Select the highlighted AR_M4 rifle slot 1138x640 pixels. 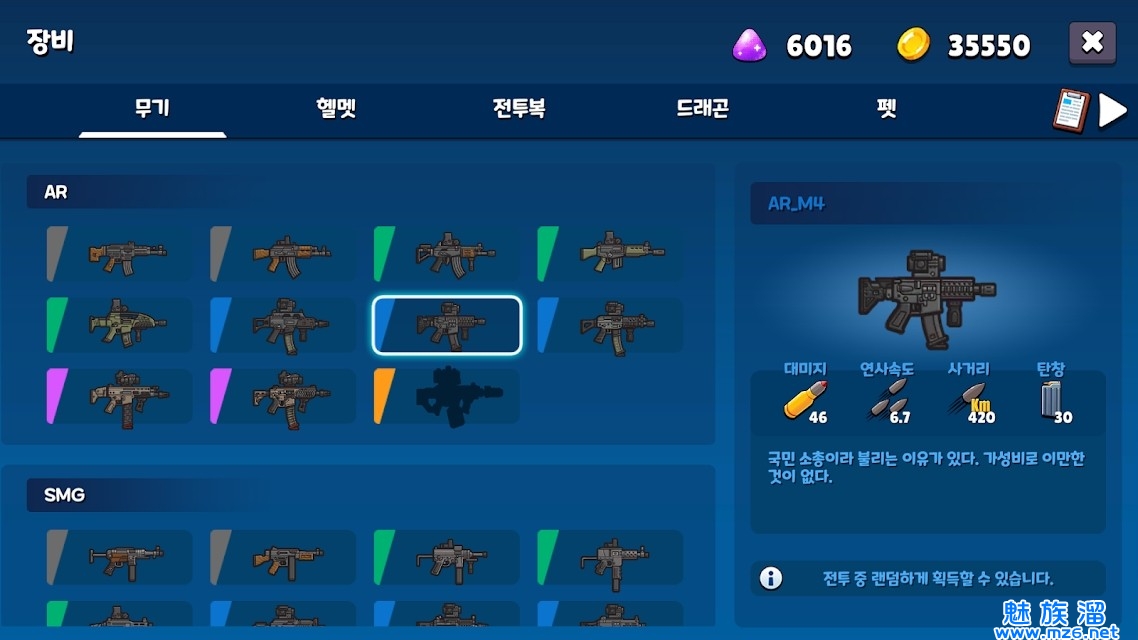coord(447,325)
